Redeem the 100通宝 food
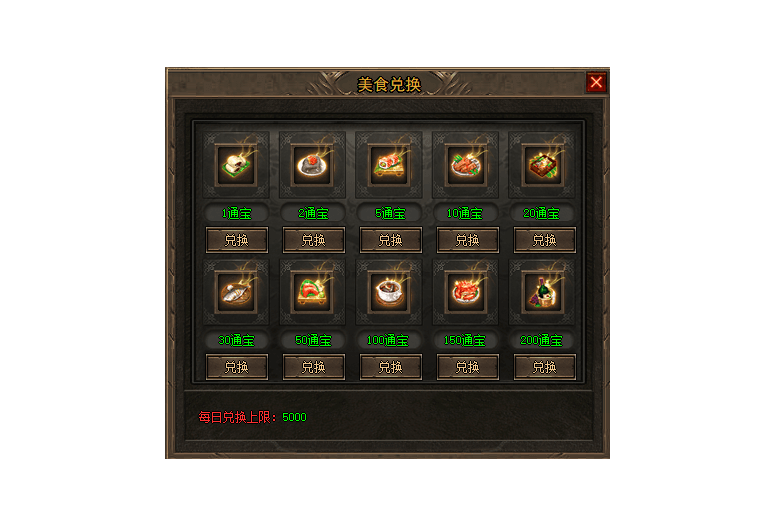Screen dimensions: 775x526 click(390, 367)
